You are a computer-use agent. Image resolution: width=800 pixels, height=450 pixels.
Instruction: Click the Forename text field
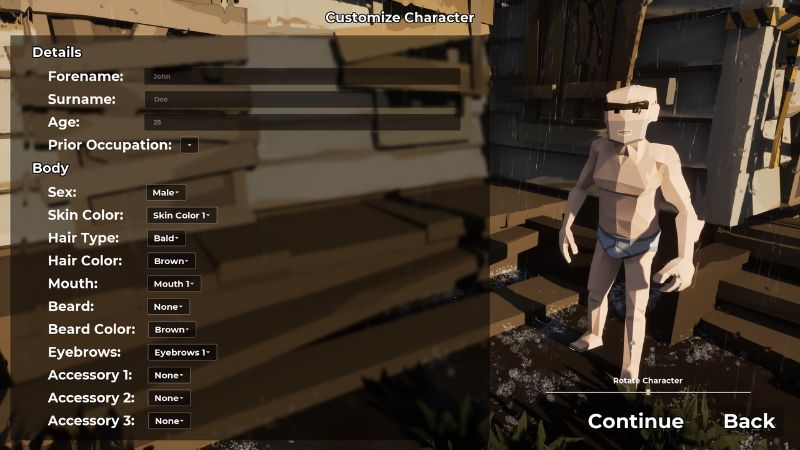tap(302, 76)
